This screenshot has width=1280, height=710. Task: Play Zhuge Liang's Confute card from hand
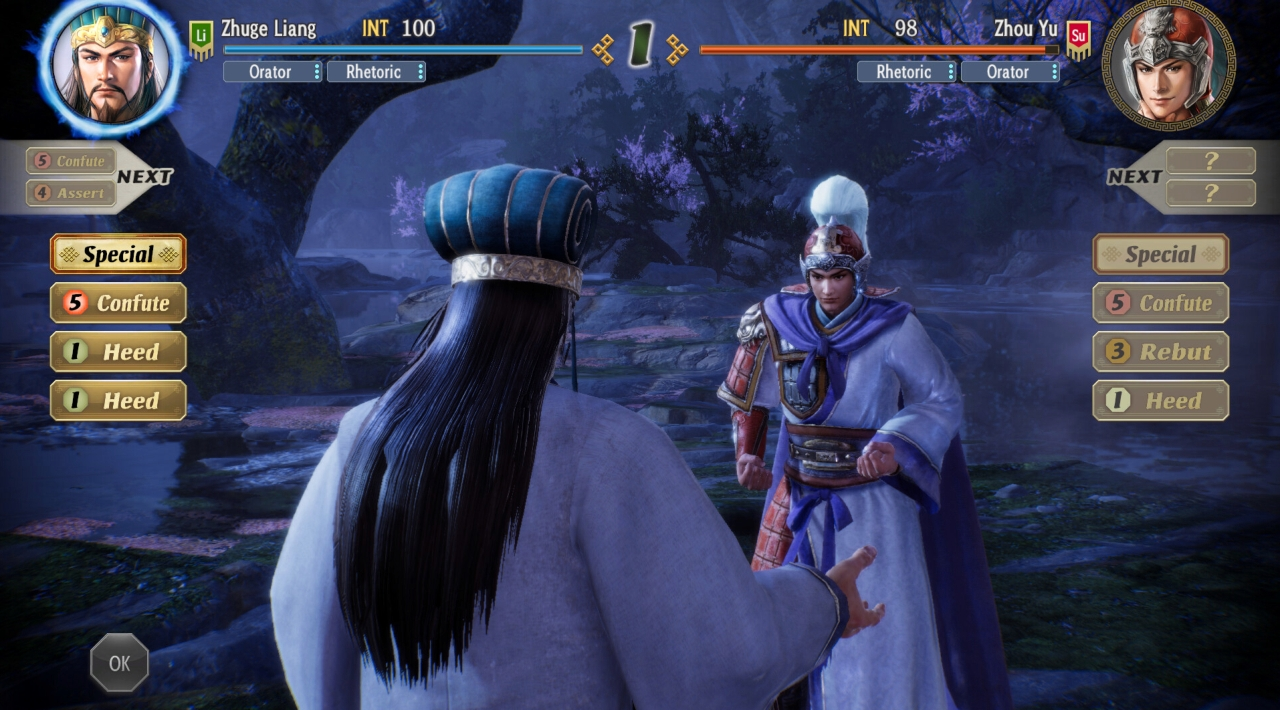click(x=118, y=303)
